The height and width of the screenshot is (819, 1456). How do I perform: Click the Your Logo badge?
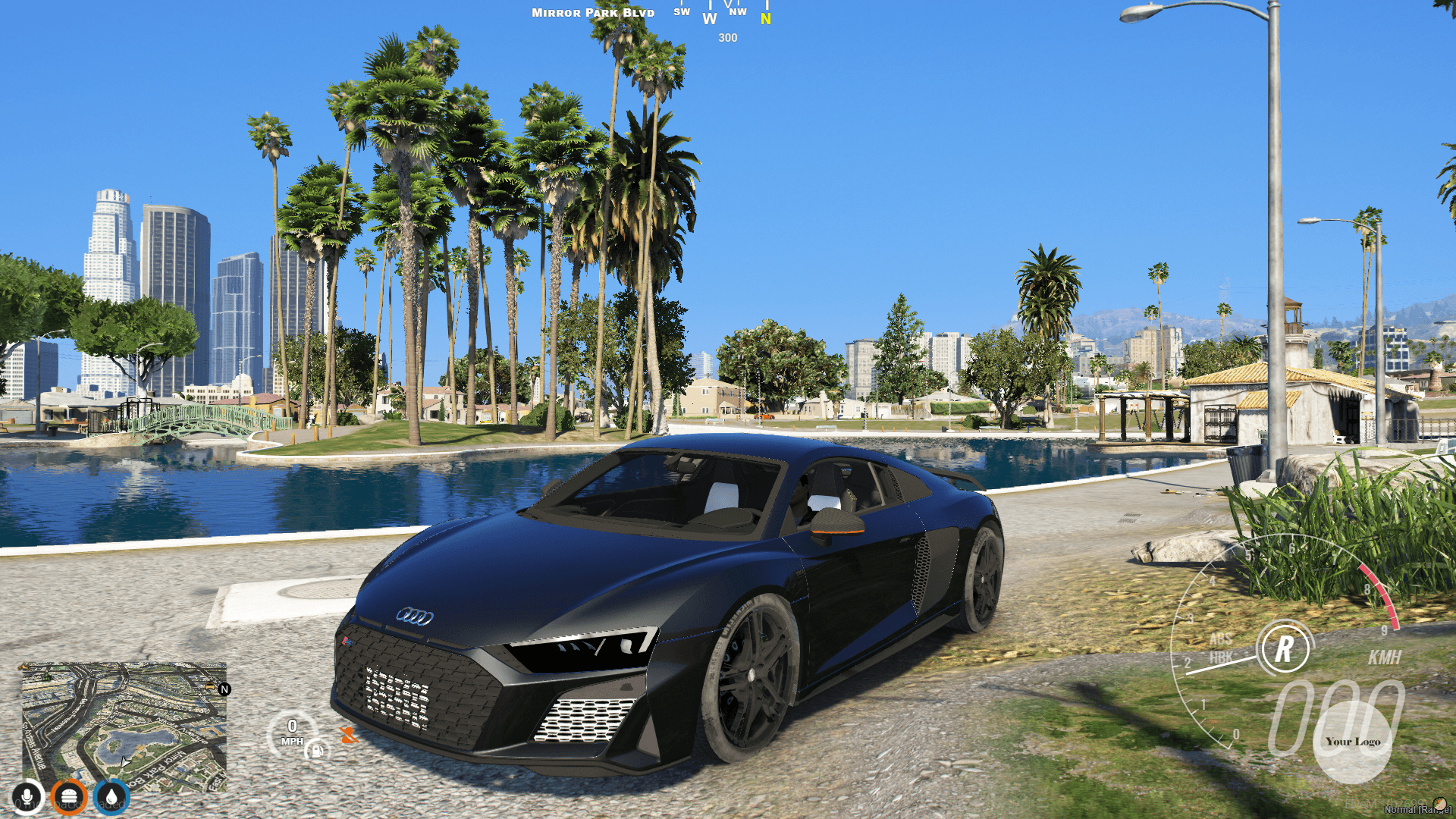[1354, 742]
